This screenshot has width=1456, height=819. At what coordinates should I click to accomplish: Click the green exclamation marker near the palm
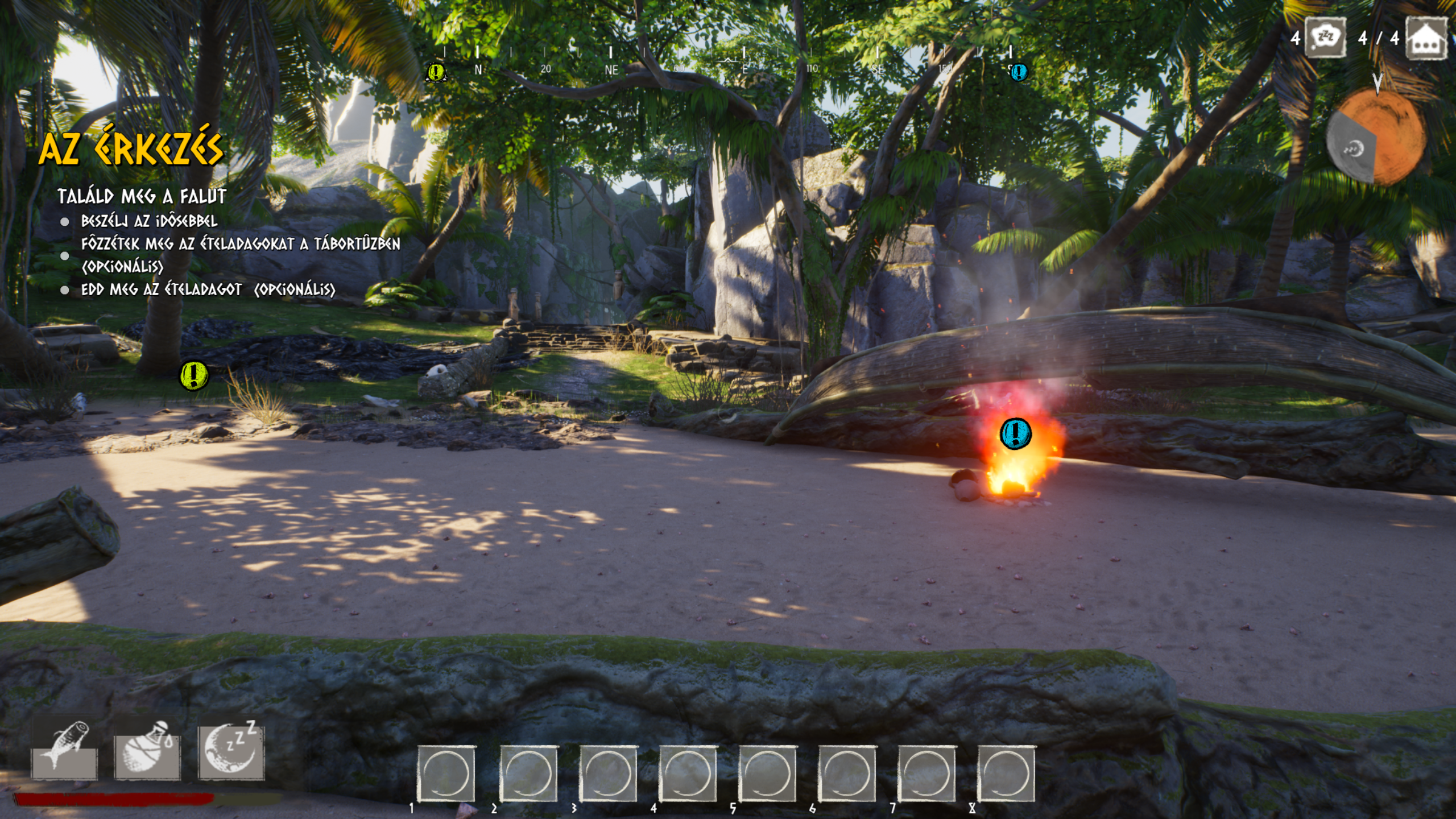[193, 375]
